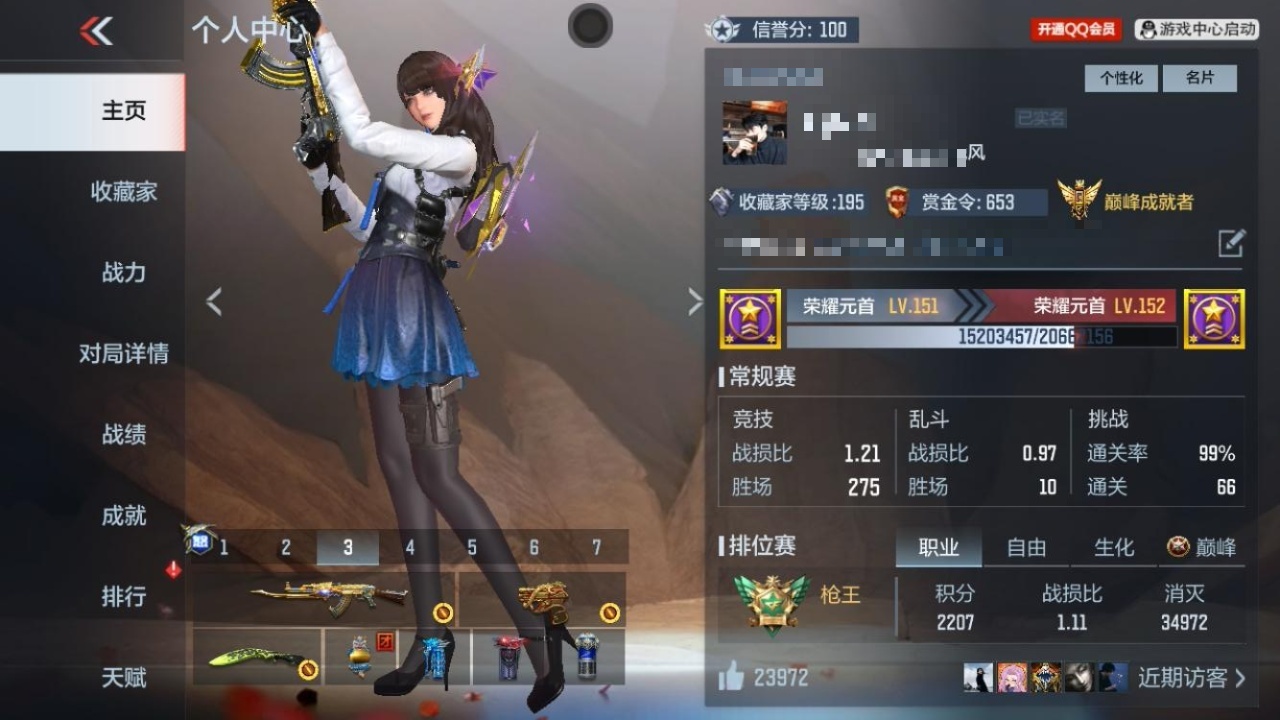
Task: Show next character with right arrow
Action: [x=695, y=302]
